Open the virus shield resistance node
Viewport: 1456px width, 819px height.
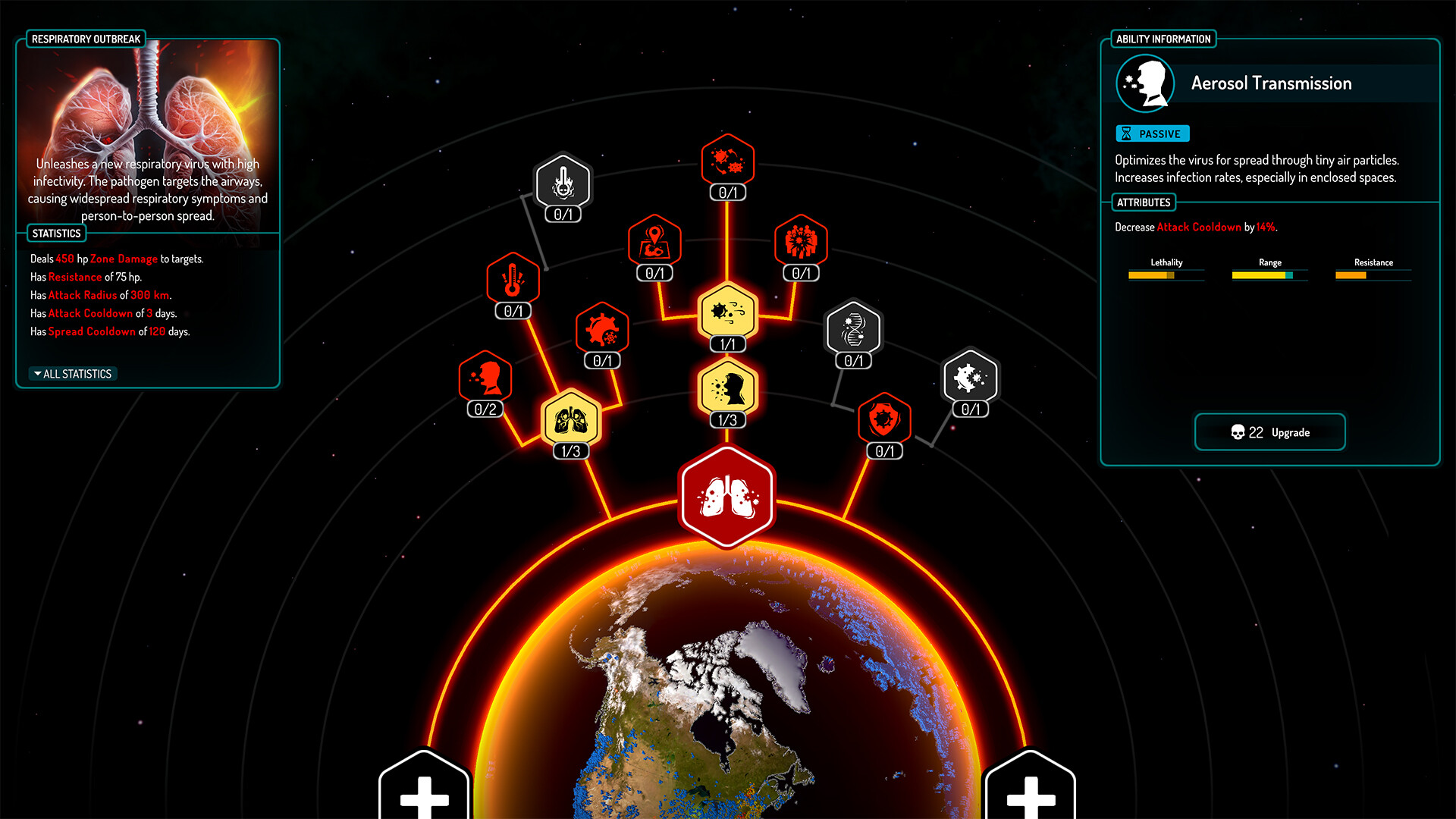(x=885, y=422)
